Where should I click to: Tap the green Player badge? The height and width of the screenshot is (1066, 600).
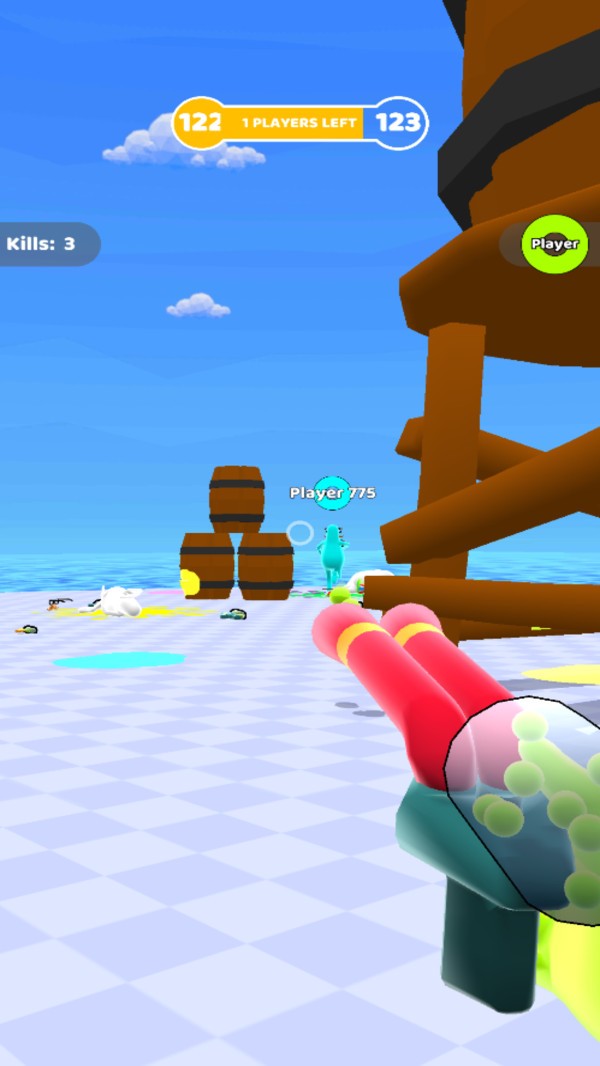(x=554, y=244)
